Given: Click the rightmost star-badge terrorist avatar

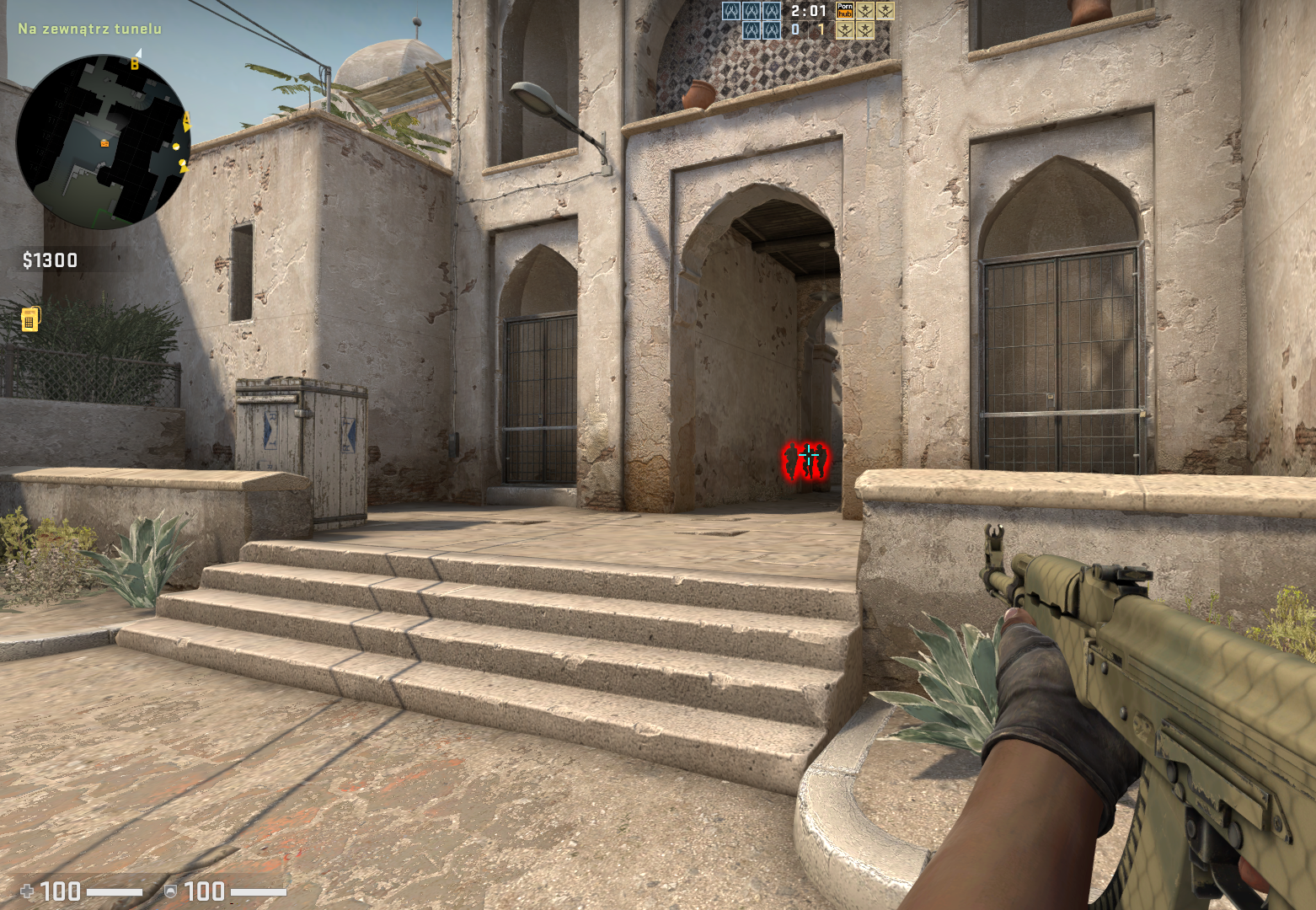Looking at the screenshot, I should coord(885,12).
